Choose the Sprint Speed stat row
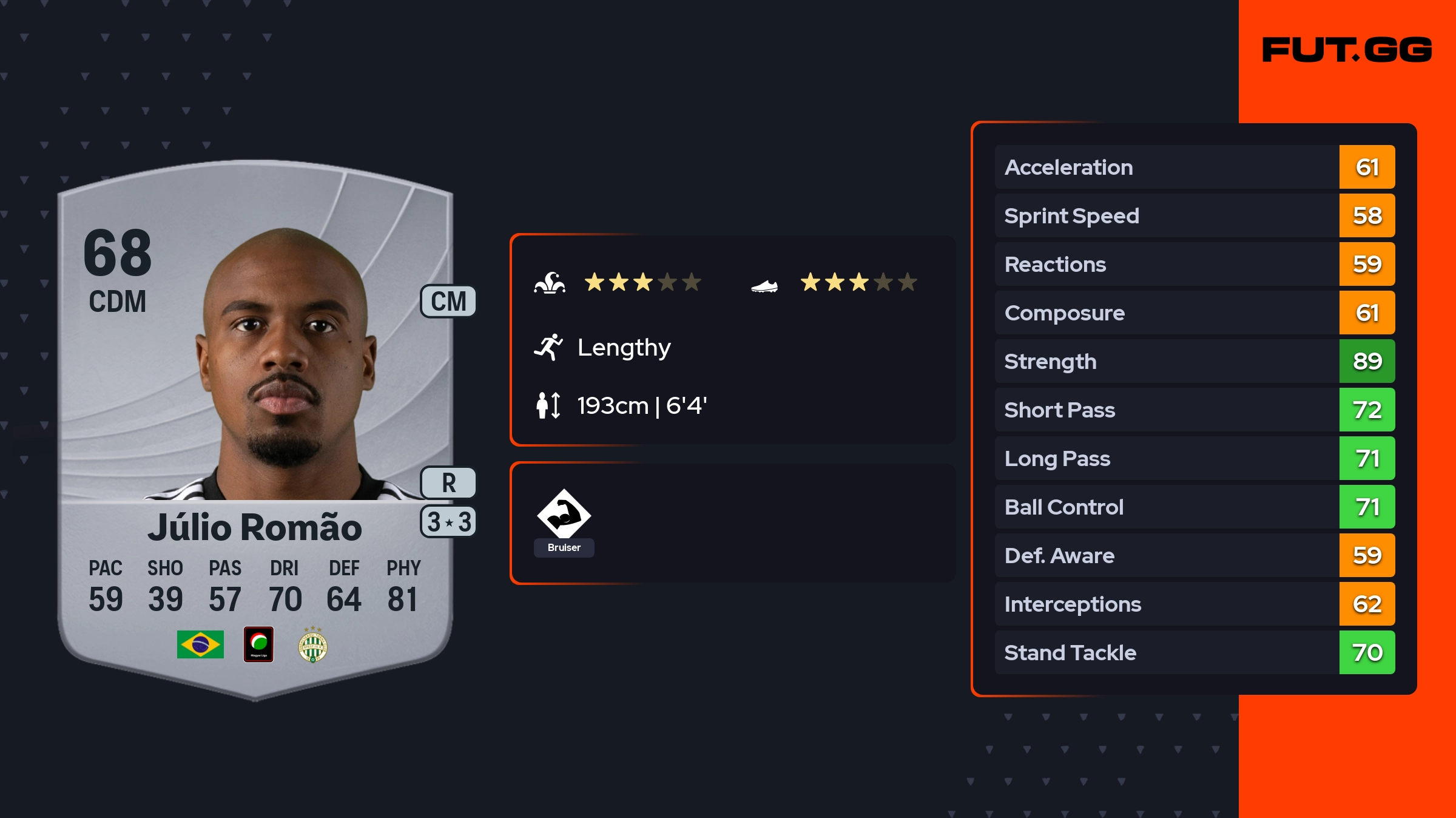This screenshot has height=818, width=1456. [x=1194, y=216]
